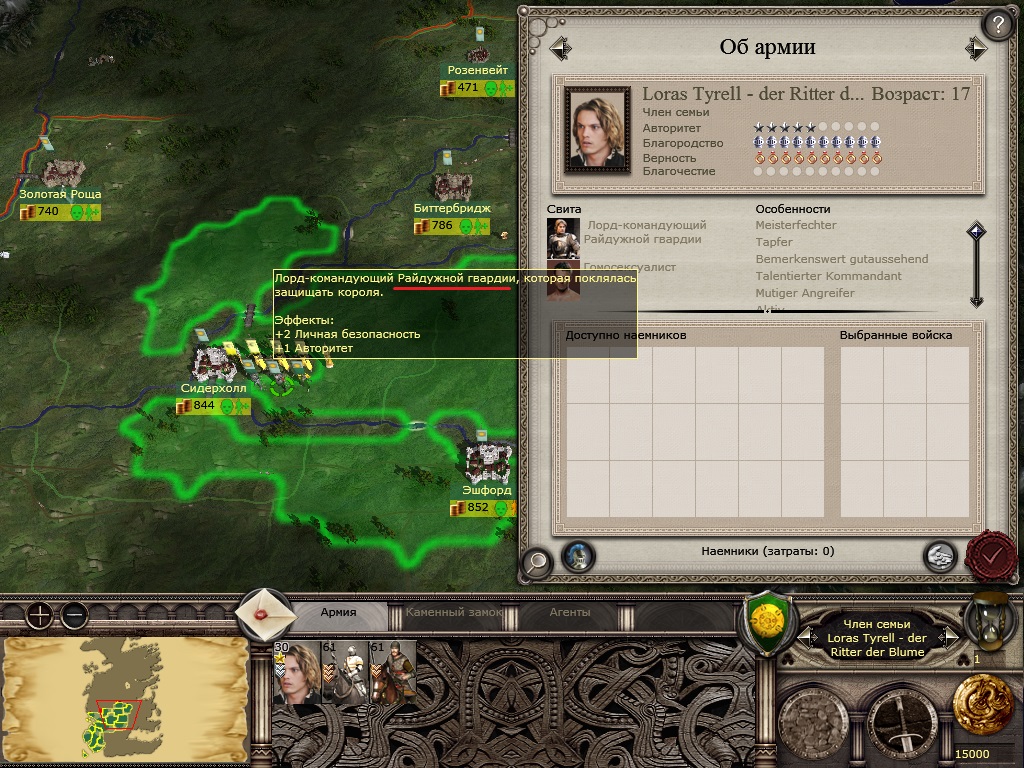Image resolution: width=1024 pixels, height=768 pixels.
Task: Click the magnifying glass locate button
Action: [536, 562]
